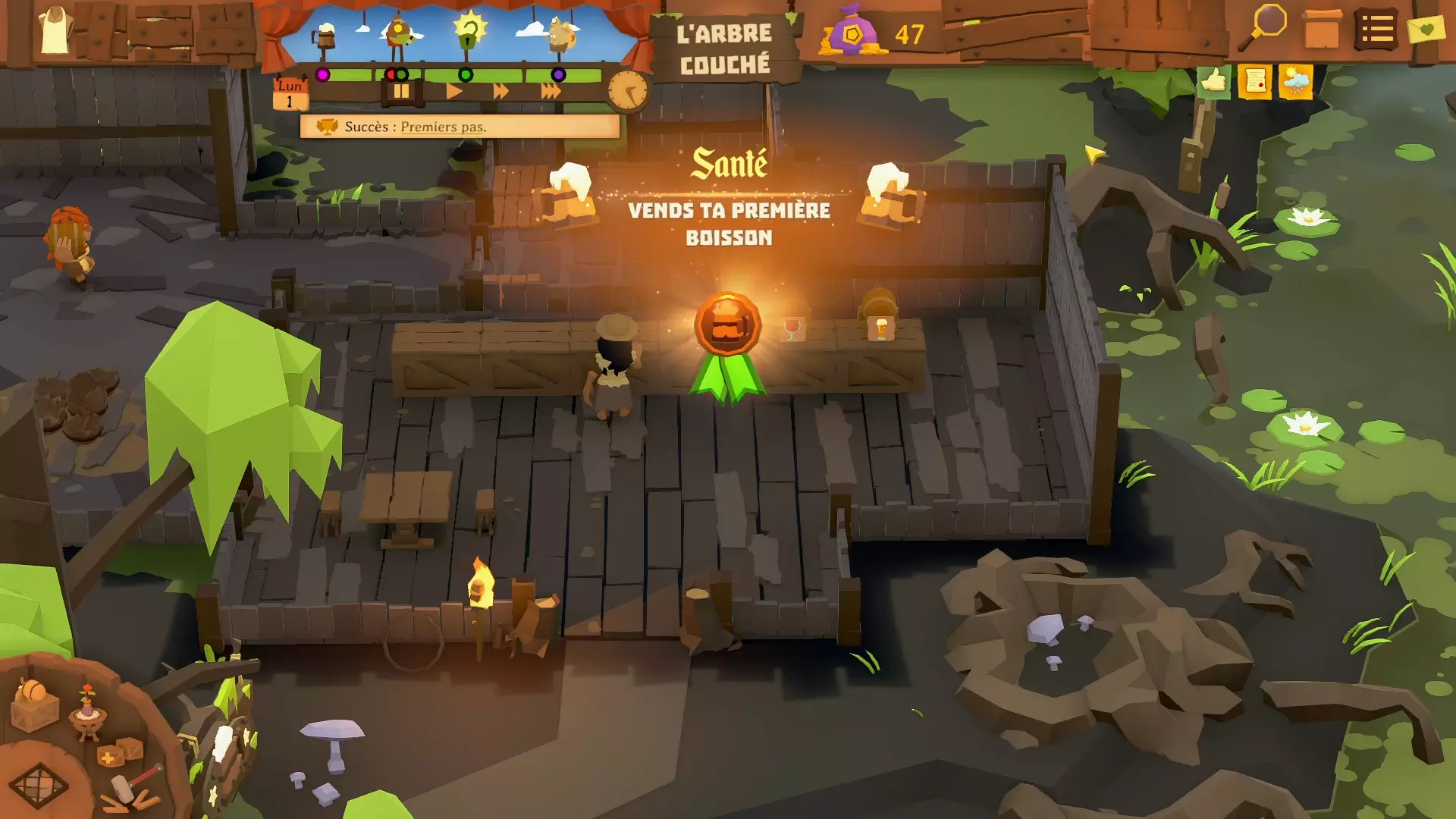Viewport: 1456px width, 819px height.
Task: Open the magnifying glass search tool
Action: pyautogui.click(x=1263, y=27)
